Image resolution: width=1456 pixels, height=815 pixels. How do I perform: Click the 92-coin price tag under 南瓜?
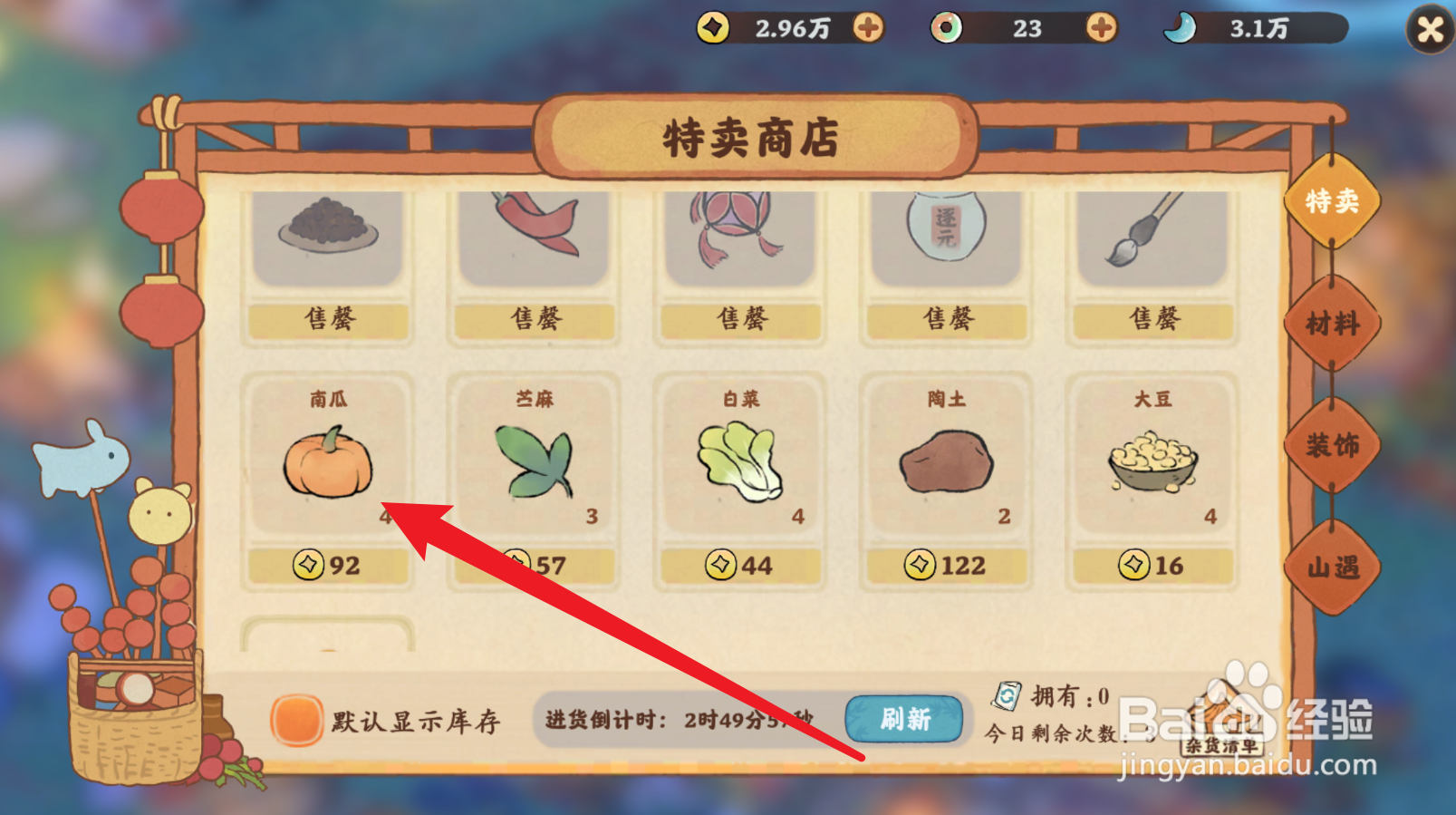(328, 565)
